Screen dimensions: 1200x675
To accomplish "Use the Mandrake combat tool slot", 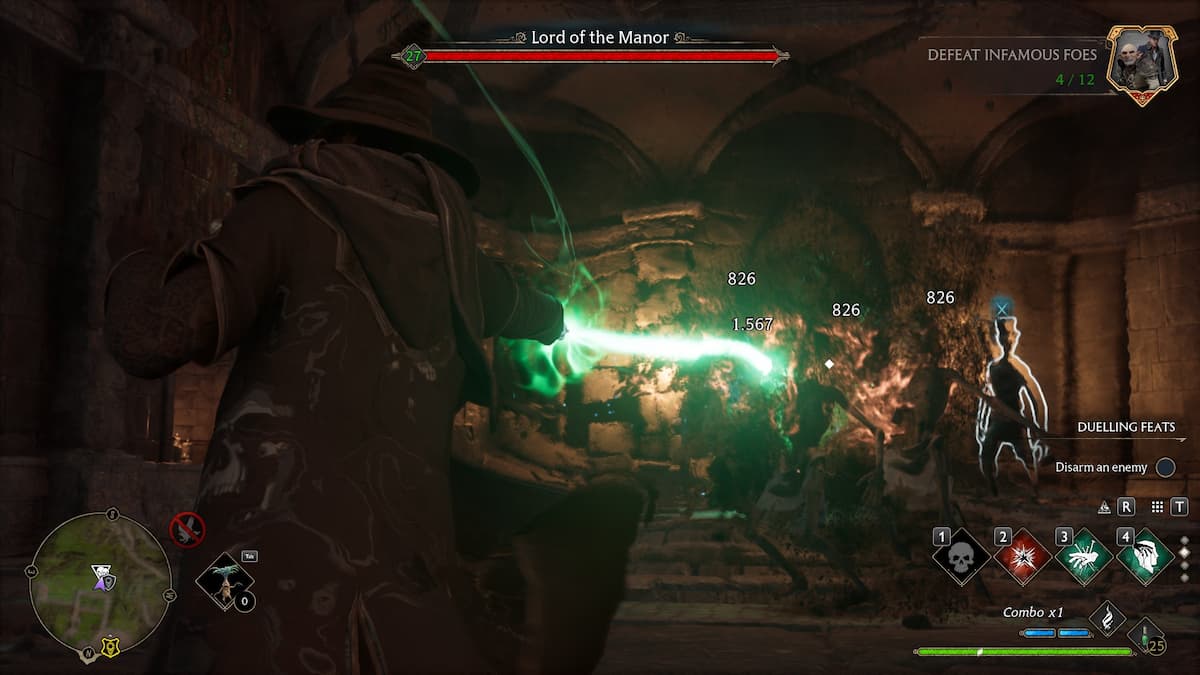I will [x=226, y=581].
